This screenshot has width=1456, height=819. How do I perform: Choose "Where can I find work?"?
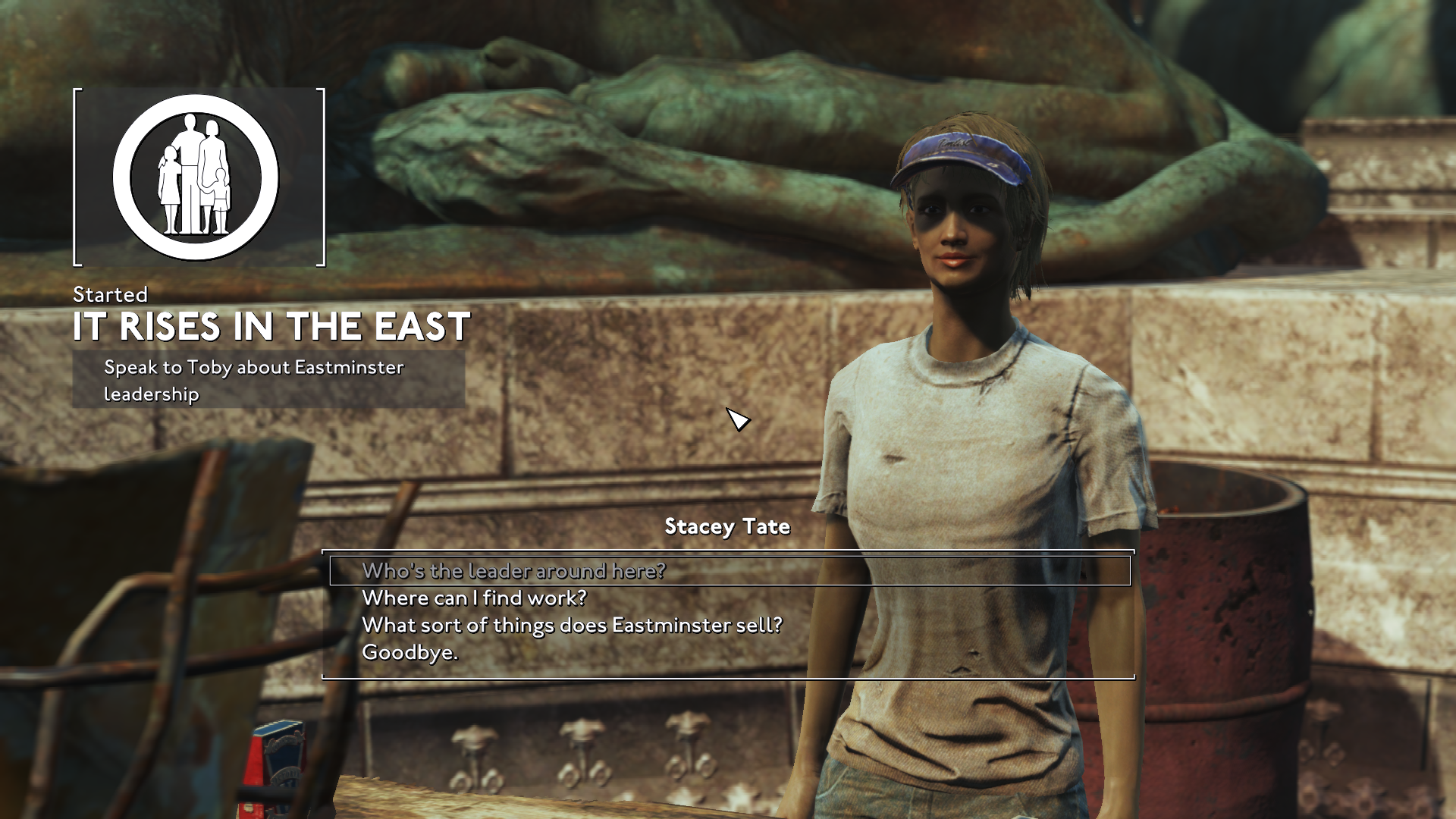click(474, 598)
